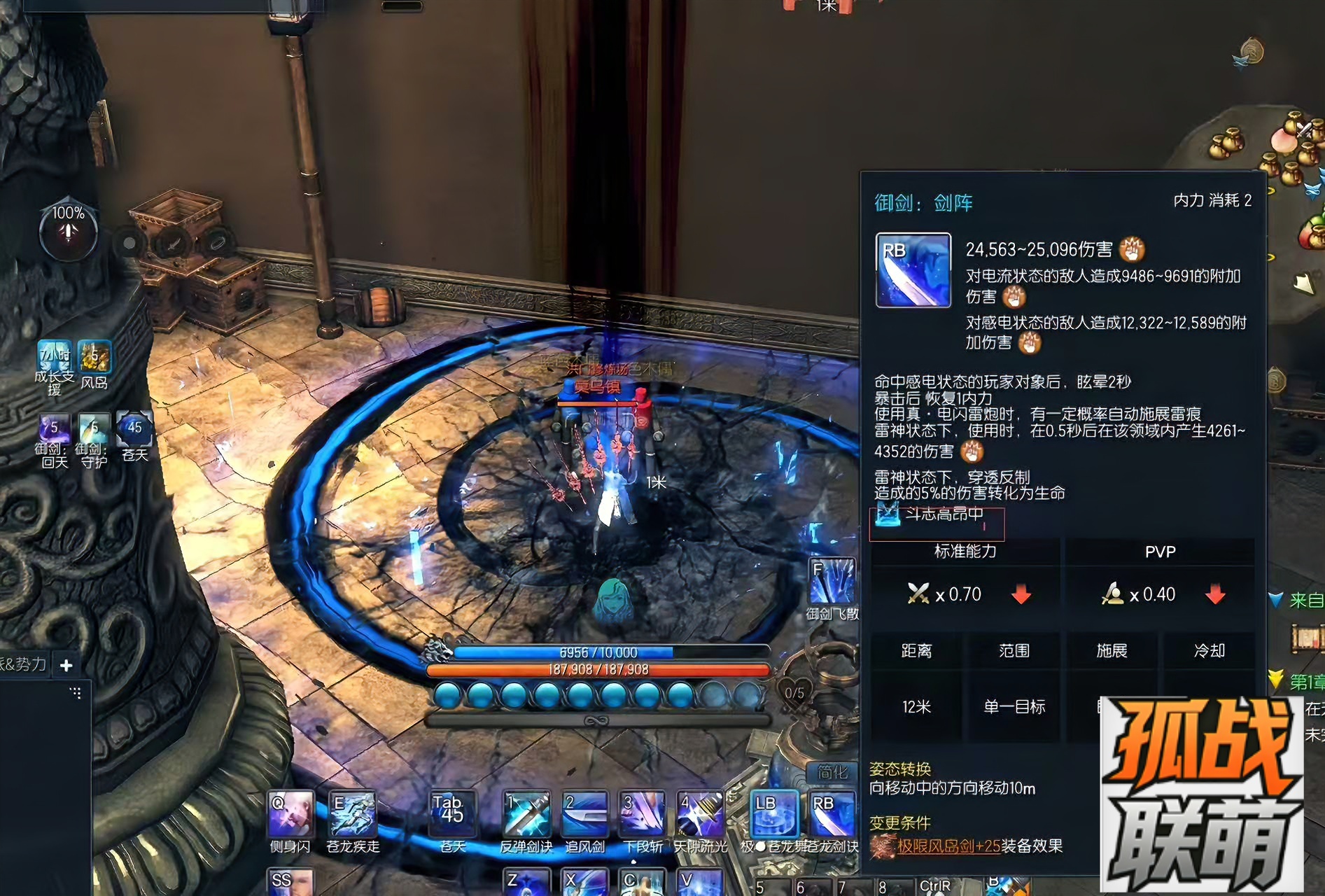Screen dimensions: 1325x896
Task: Add a new chat tab with plus button
Action: click(66, 665)
